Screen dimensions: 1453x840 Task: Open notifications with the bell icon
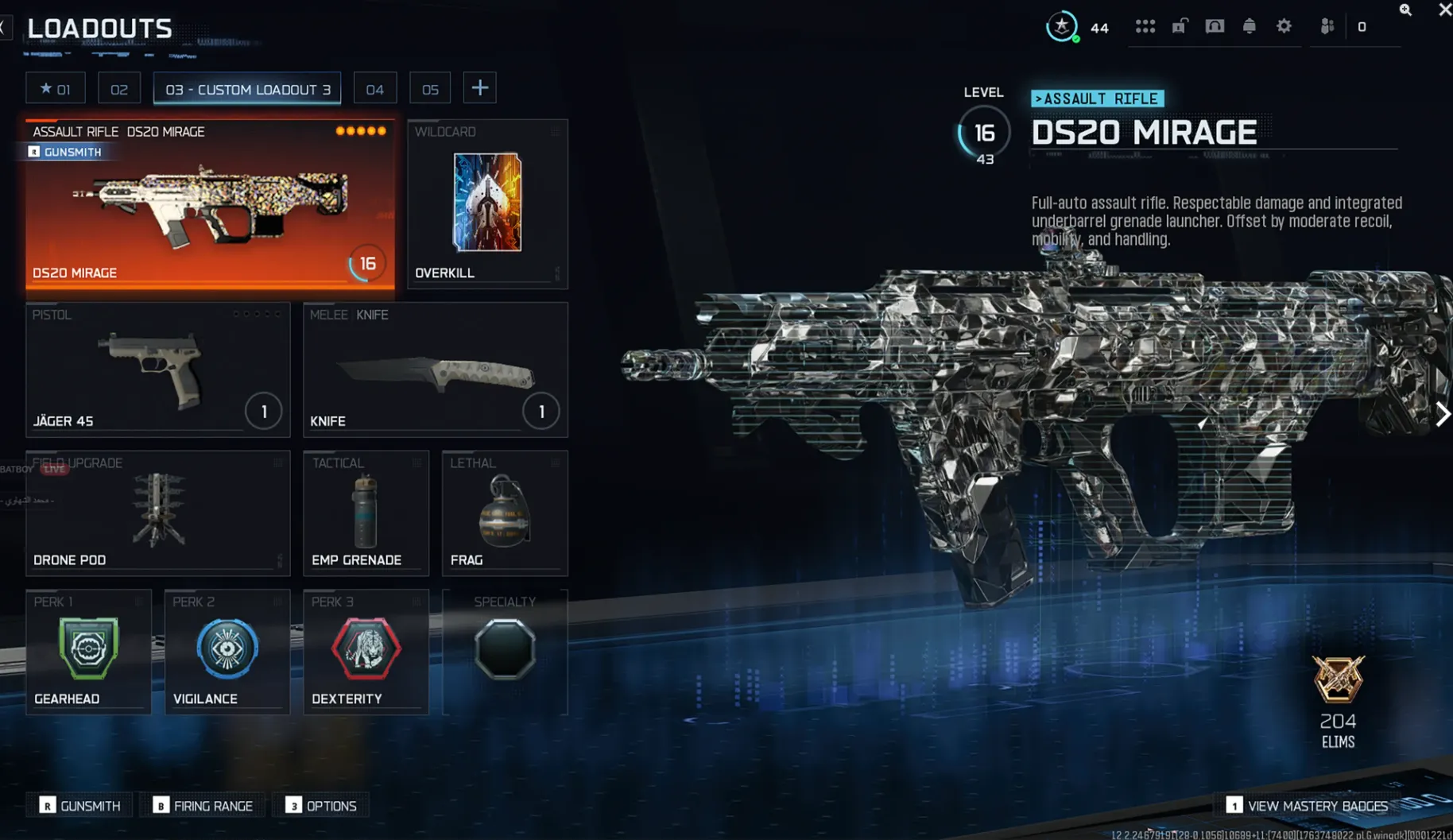click(1250, 26)
